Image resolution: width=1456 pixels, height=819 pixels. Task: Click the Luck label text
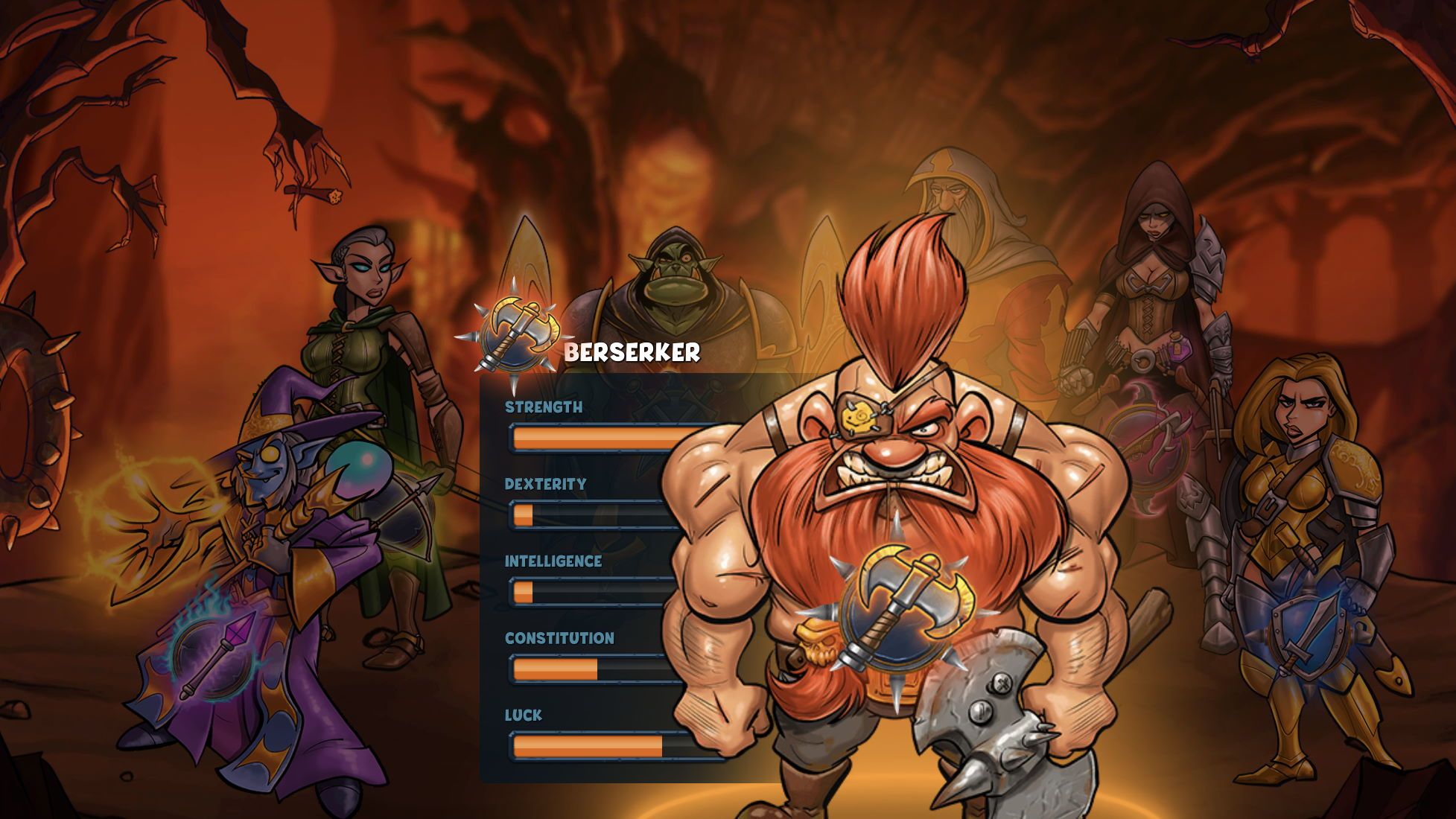pos(522,713)
